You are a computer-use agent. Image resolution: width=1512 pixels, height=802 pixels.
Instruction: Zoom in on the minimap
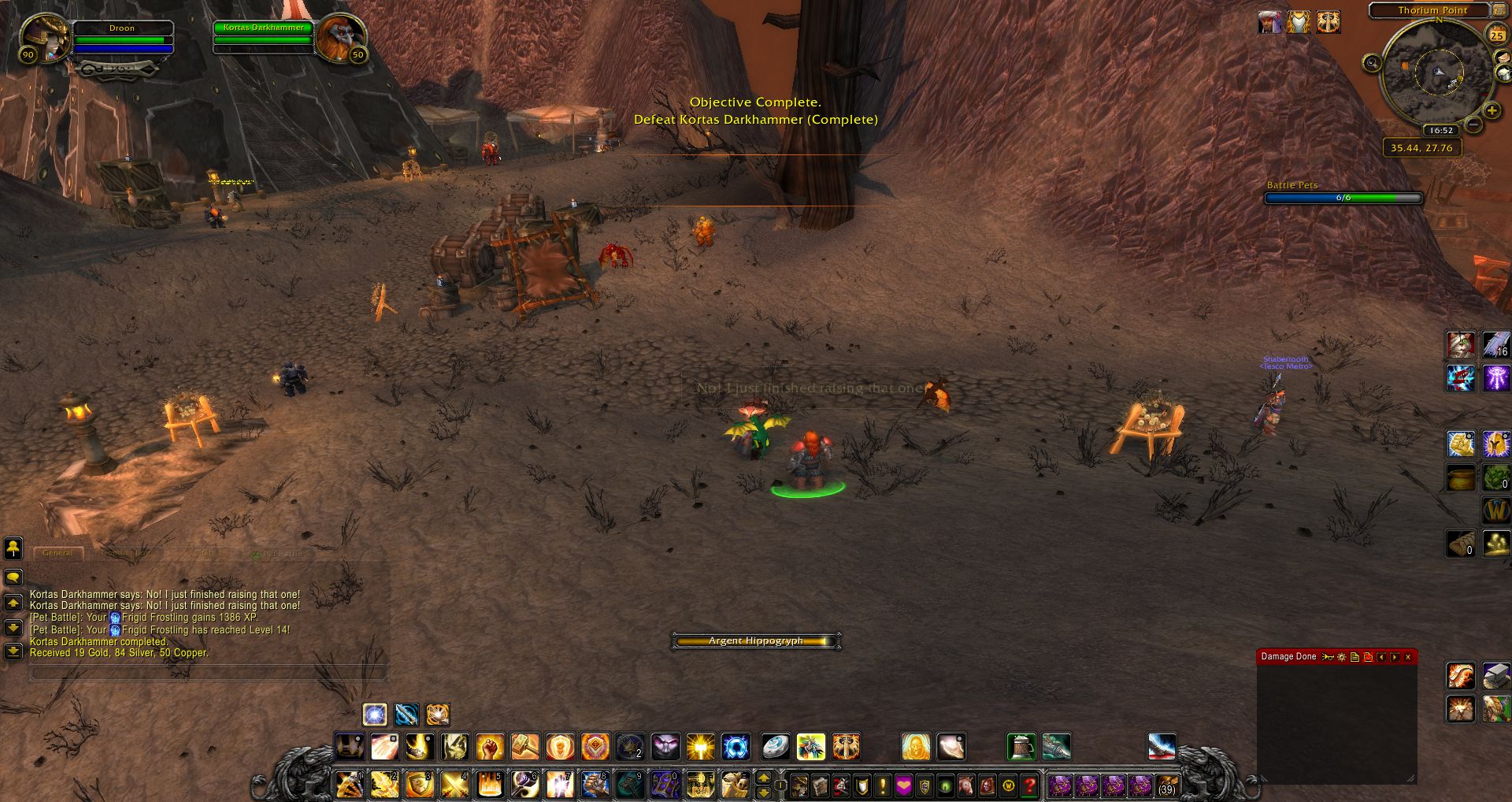pyautogui.click(x=1491, y=111)
